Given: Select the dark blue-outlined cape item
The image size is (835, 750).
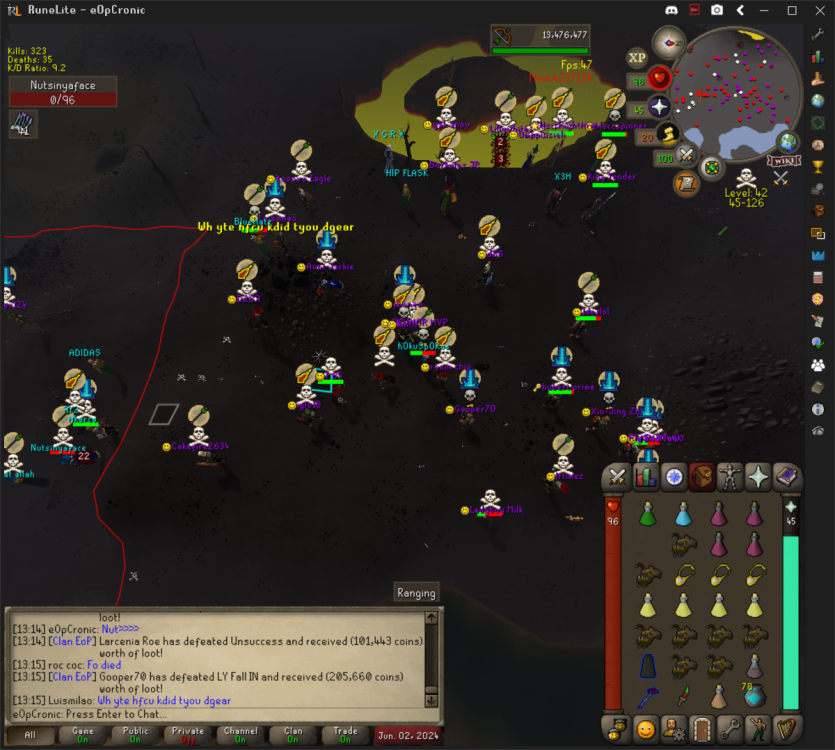Looking at the screenshot, I should (x=647, y=665).
